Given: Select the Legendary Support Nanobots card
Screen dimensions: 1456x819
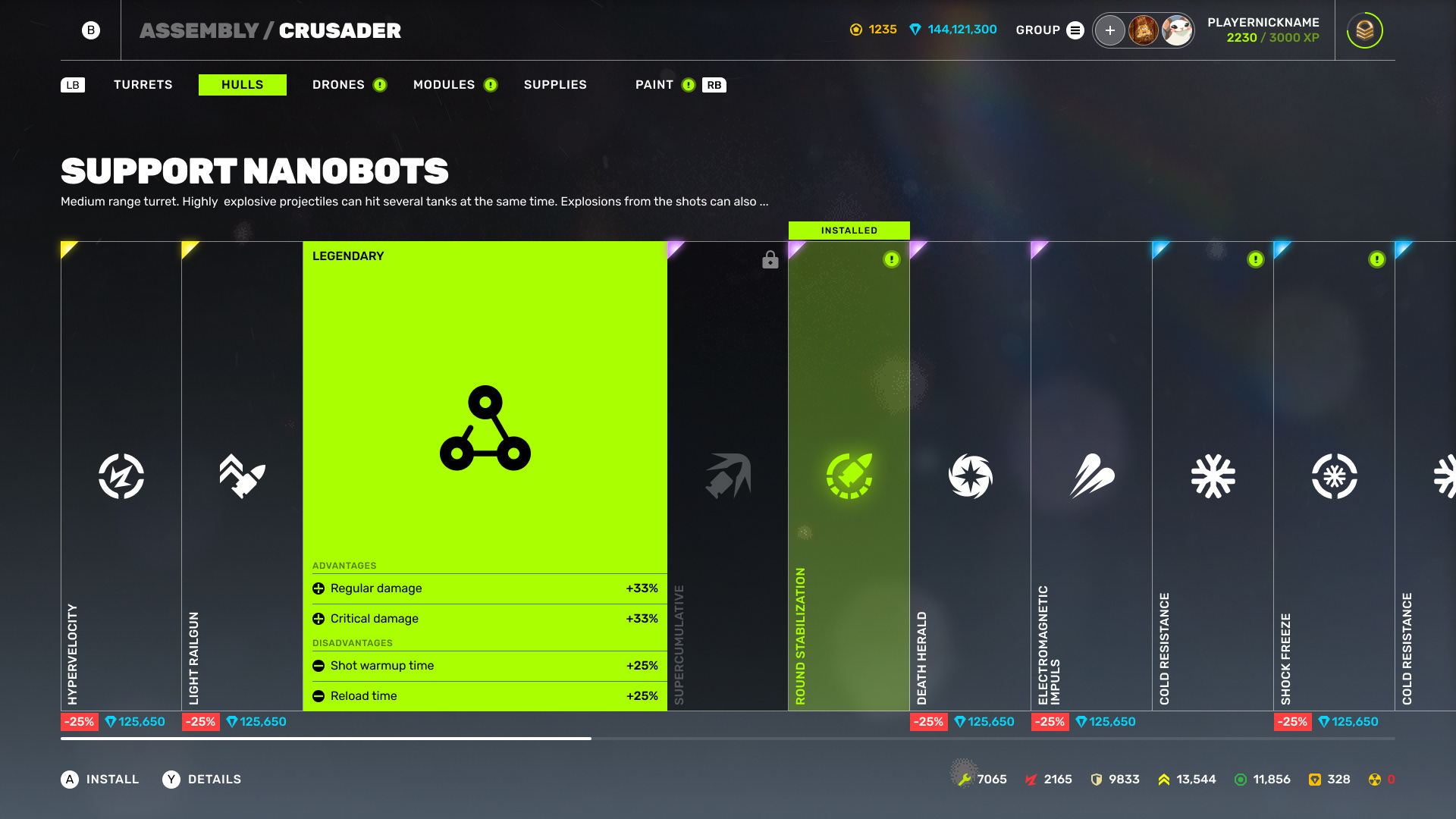Looking at the screenshot, I should point(485,428).
